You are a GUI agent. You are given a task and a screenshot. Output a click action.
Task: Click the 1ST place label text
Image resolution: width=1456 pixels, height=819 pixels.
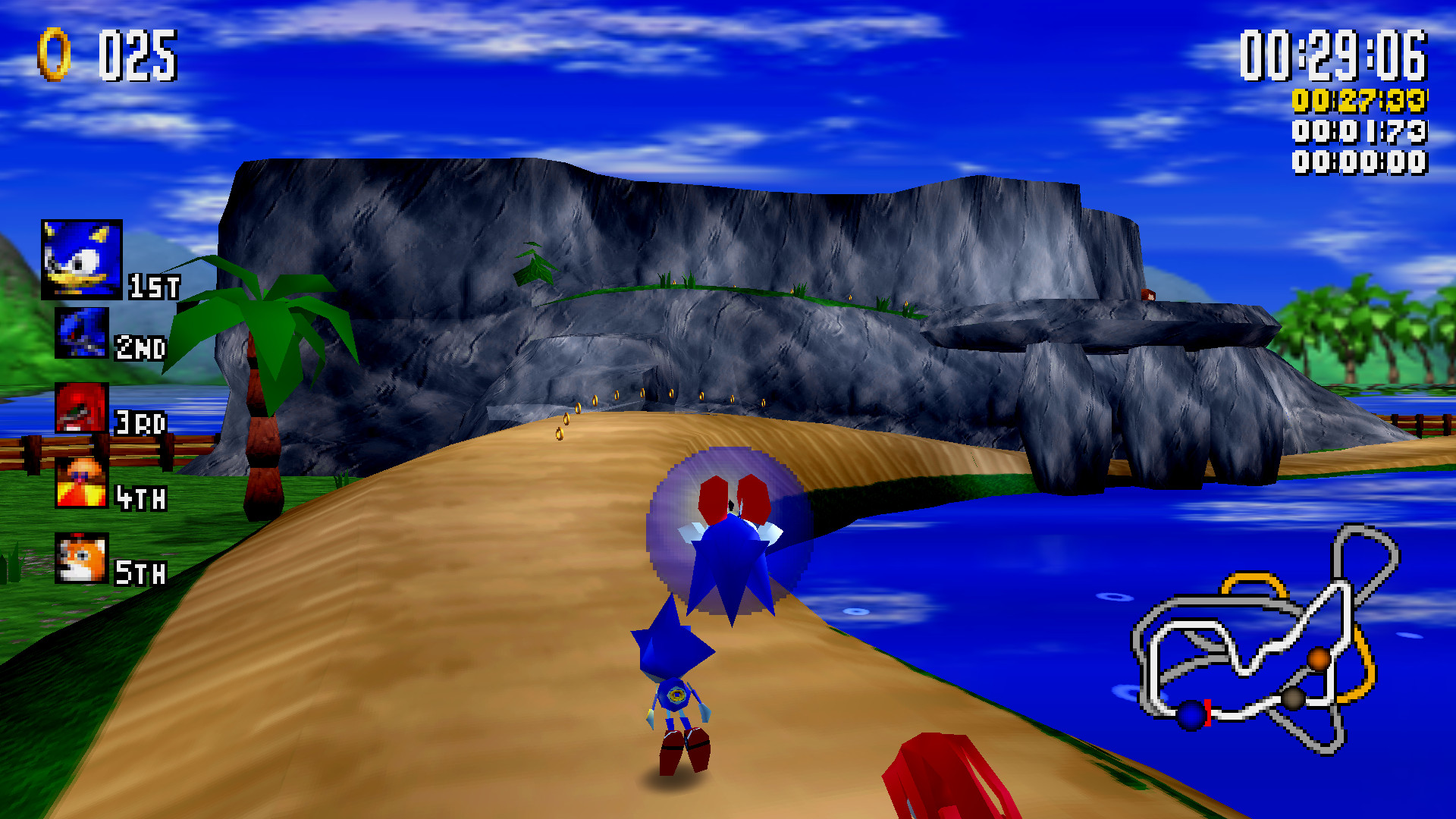(153, 284)
